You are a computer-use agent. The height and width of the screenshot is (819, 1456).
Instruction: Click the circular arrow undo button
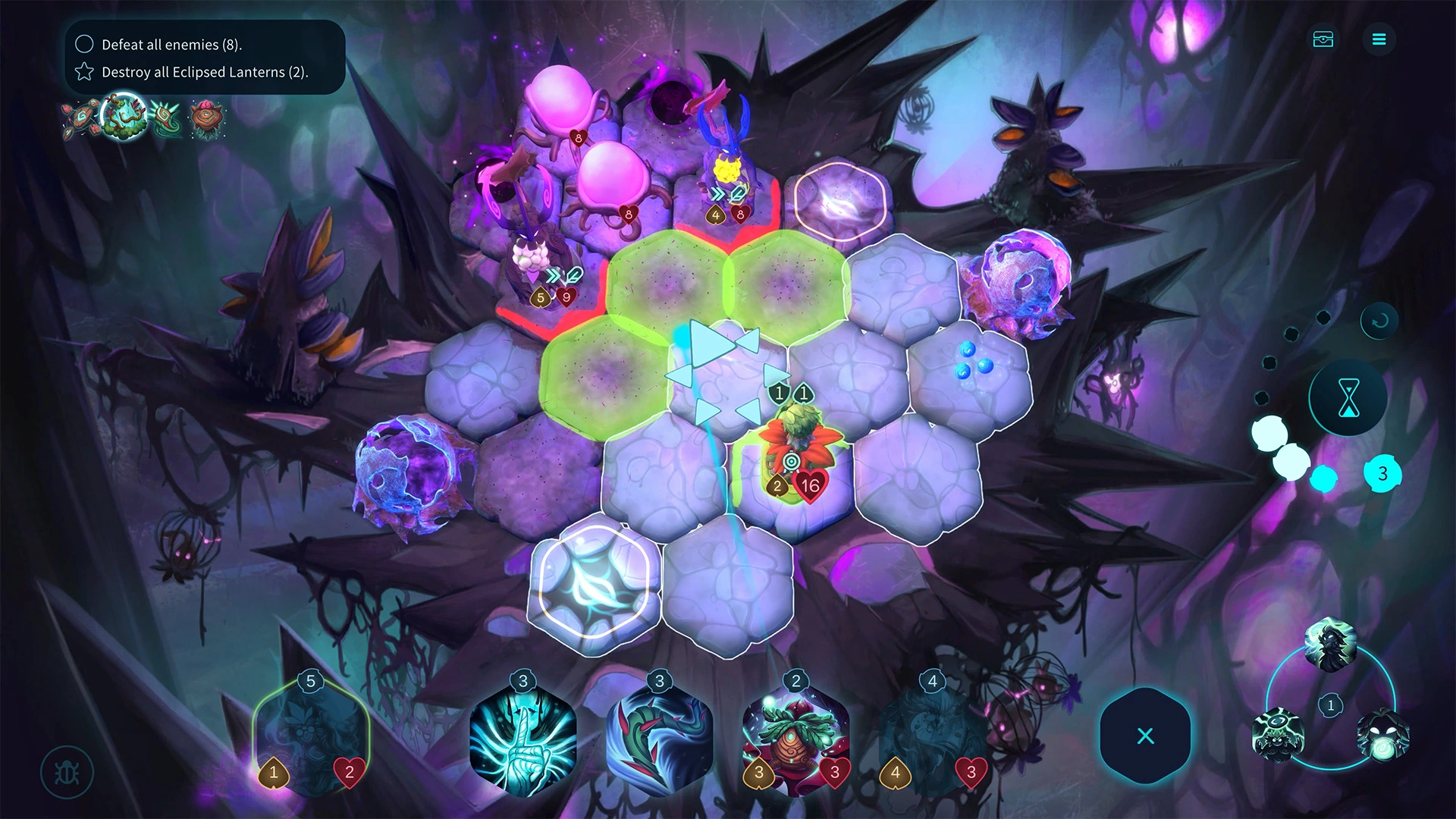(1379, 321)
